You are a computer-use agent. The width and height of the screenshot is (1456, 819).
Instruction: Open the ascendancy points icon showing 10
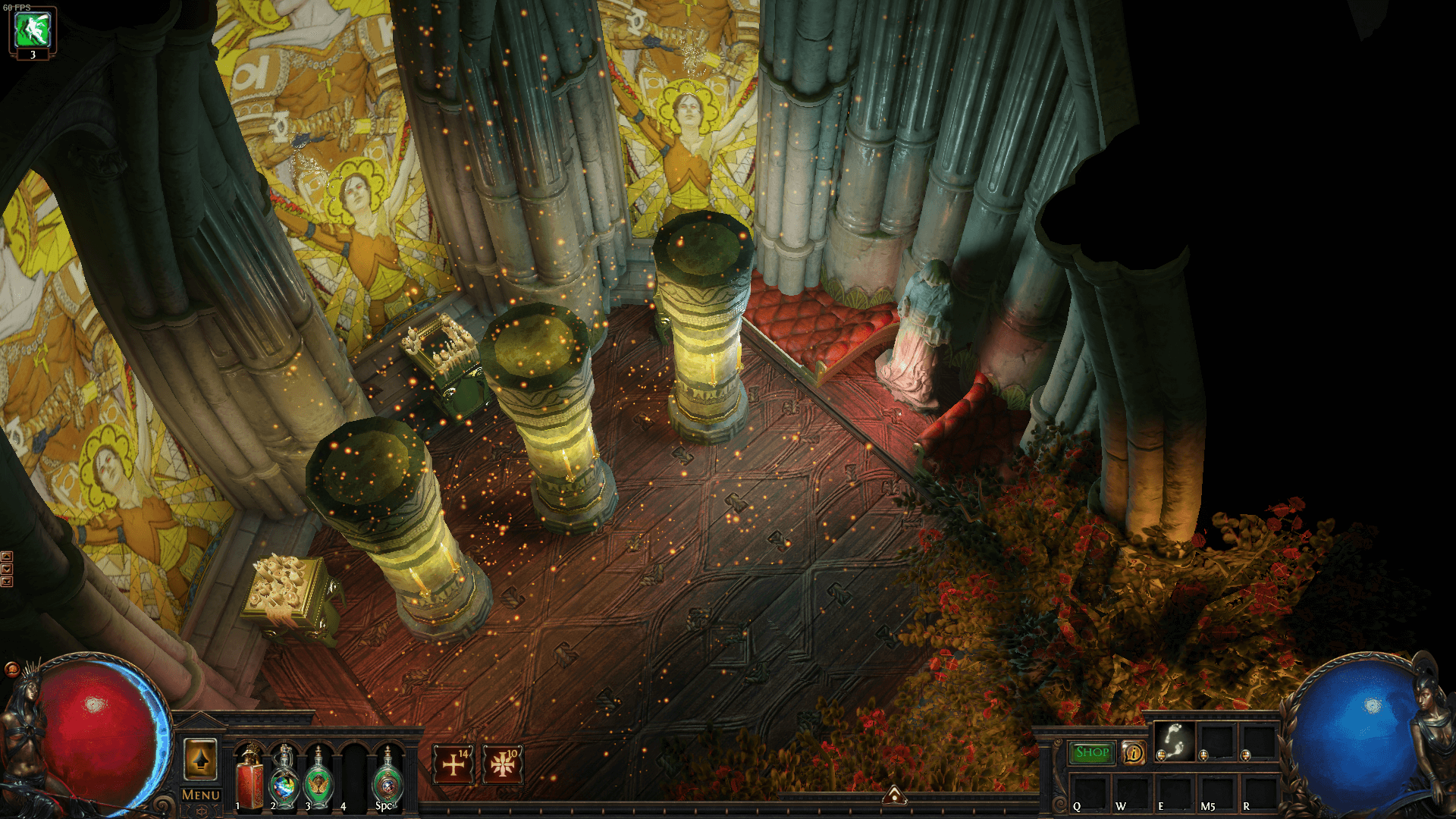(x=502, y=764)
